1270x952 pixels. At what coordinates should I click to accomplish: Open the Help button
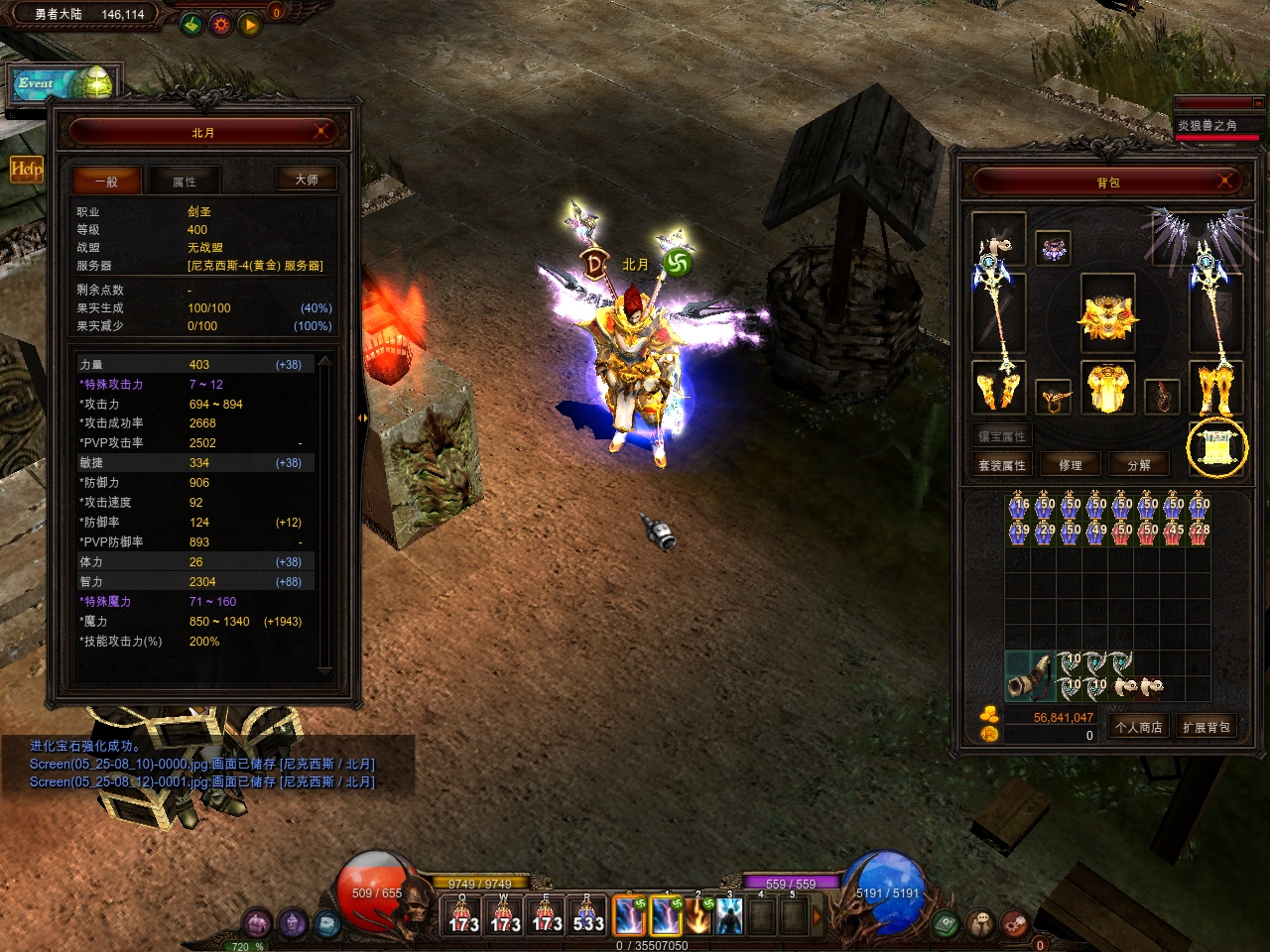[26, 169]
